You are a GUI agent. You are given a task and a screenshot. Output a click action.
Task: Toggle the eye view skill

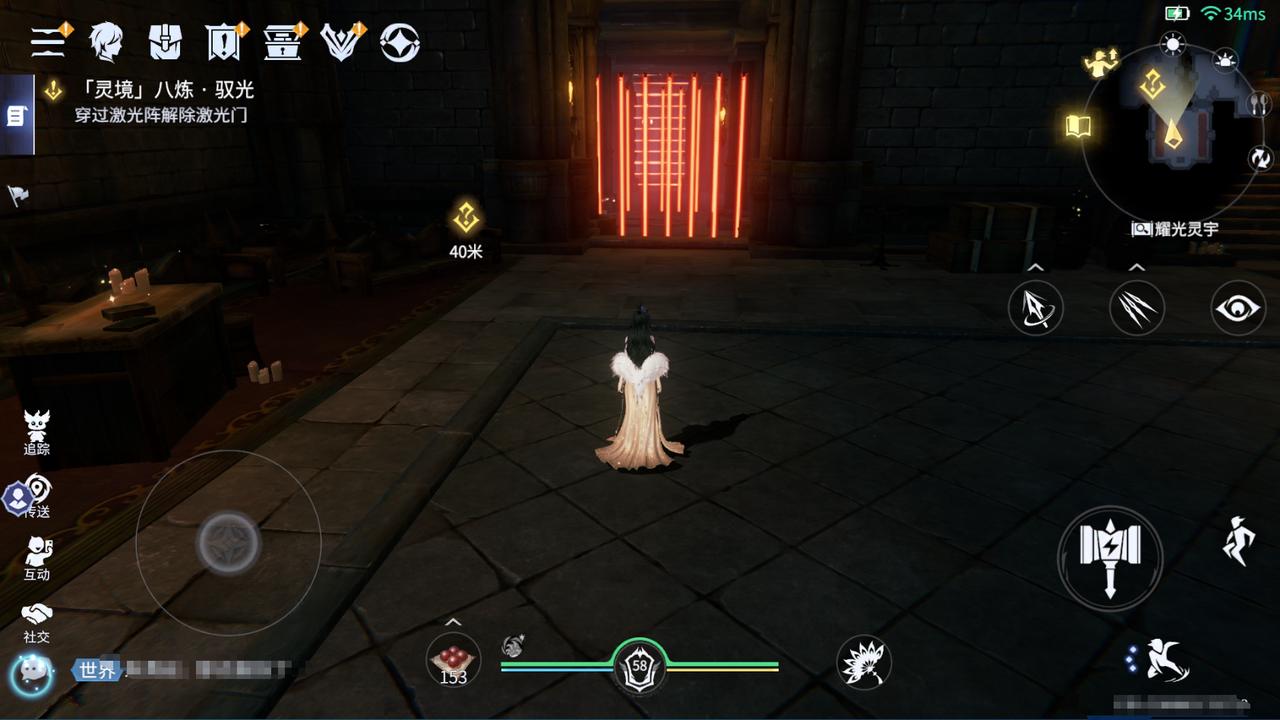[1238, 308]
